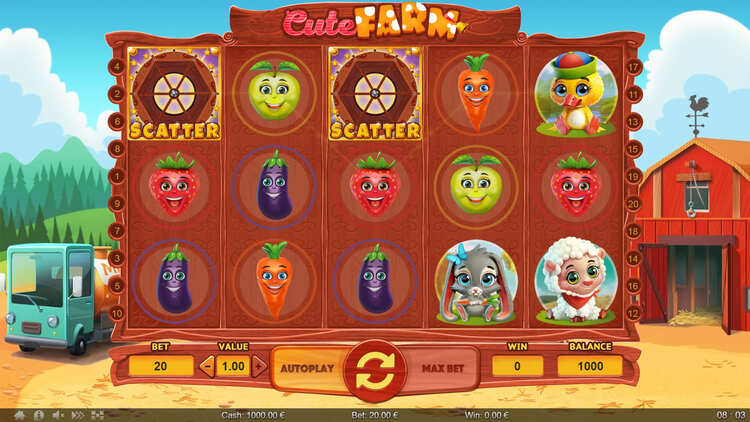Spin the reels with the circular arrows button
The image size is (750, 422).
coord(375,368)
